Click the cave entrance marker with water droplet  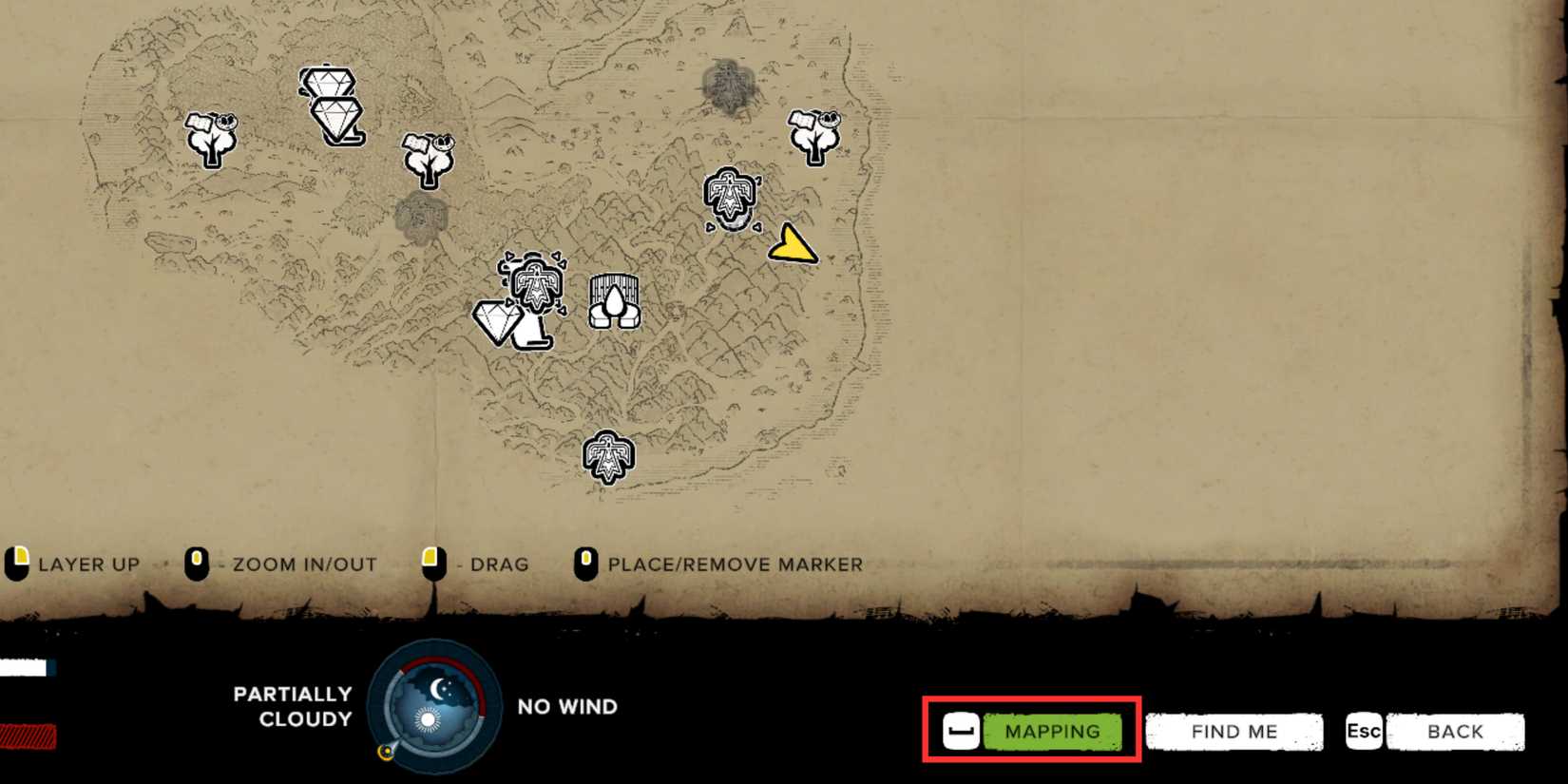tap(614, 299)
